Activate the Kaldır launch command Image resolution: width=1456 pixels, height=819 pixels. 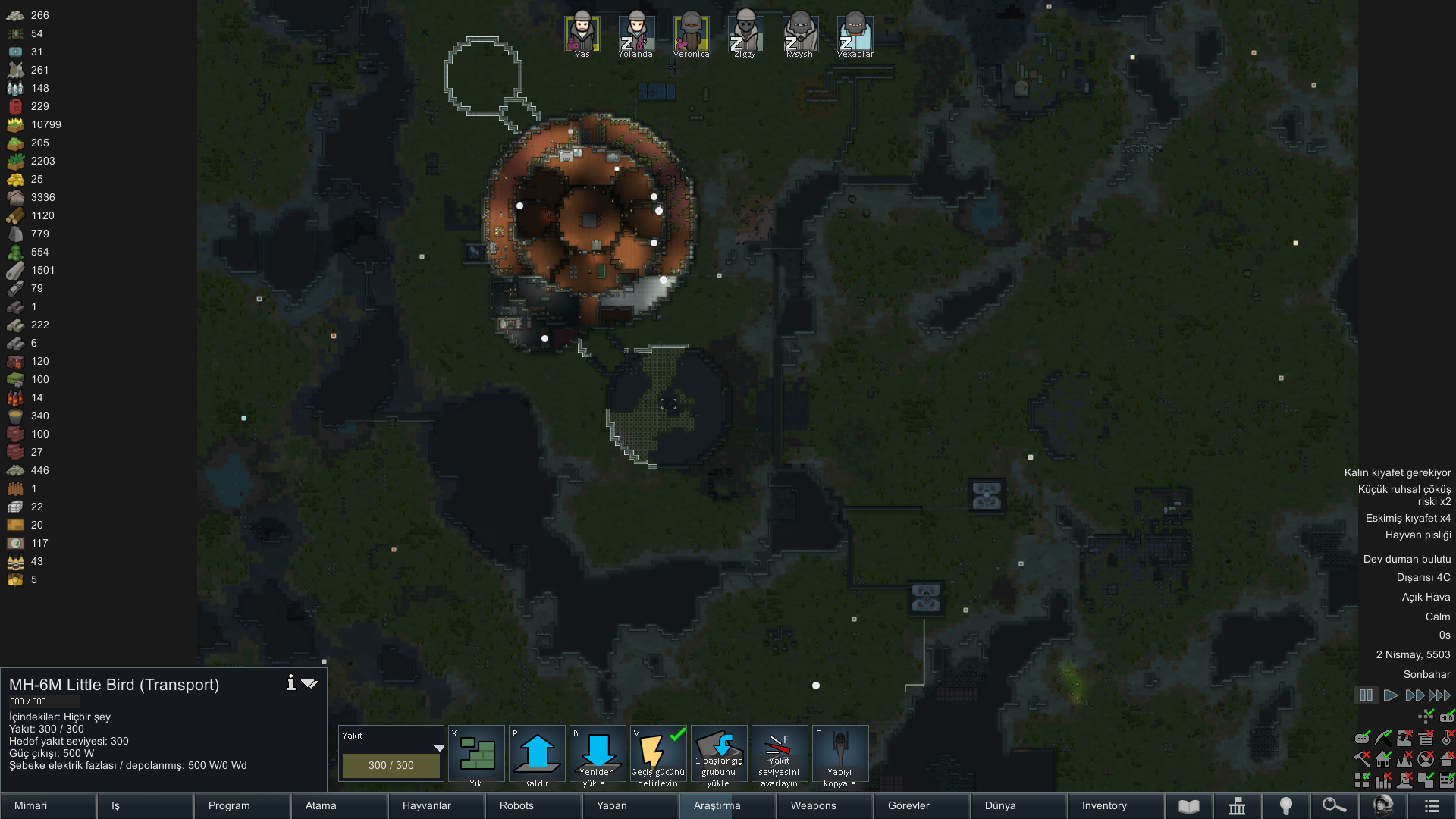(537, 756)
